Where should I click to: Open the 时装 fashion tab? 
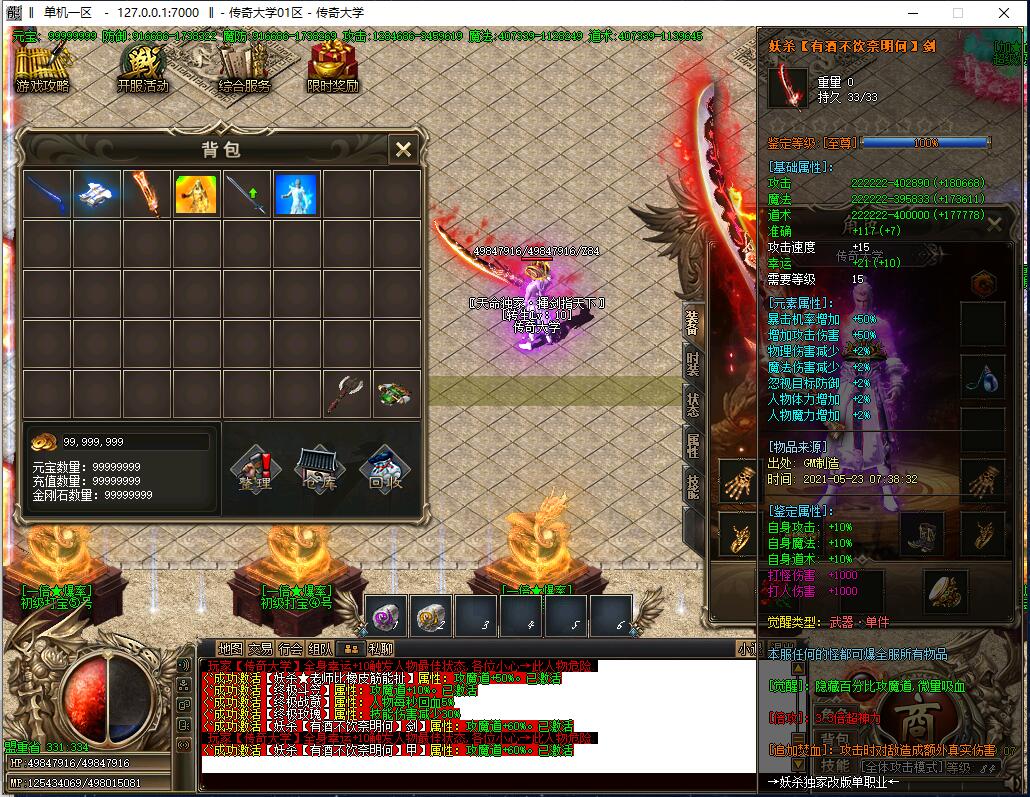(x=692, y=364)
